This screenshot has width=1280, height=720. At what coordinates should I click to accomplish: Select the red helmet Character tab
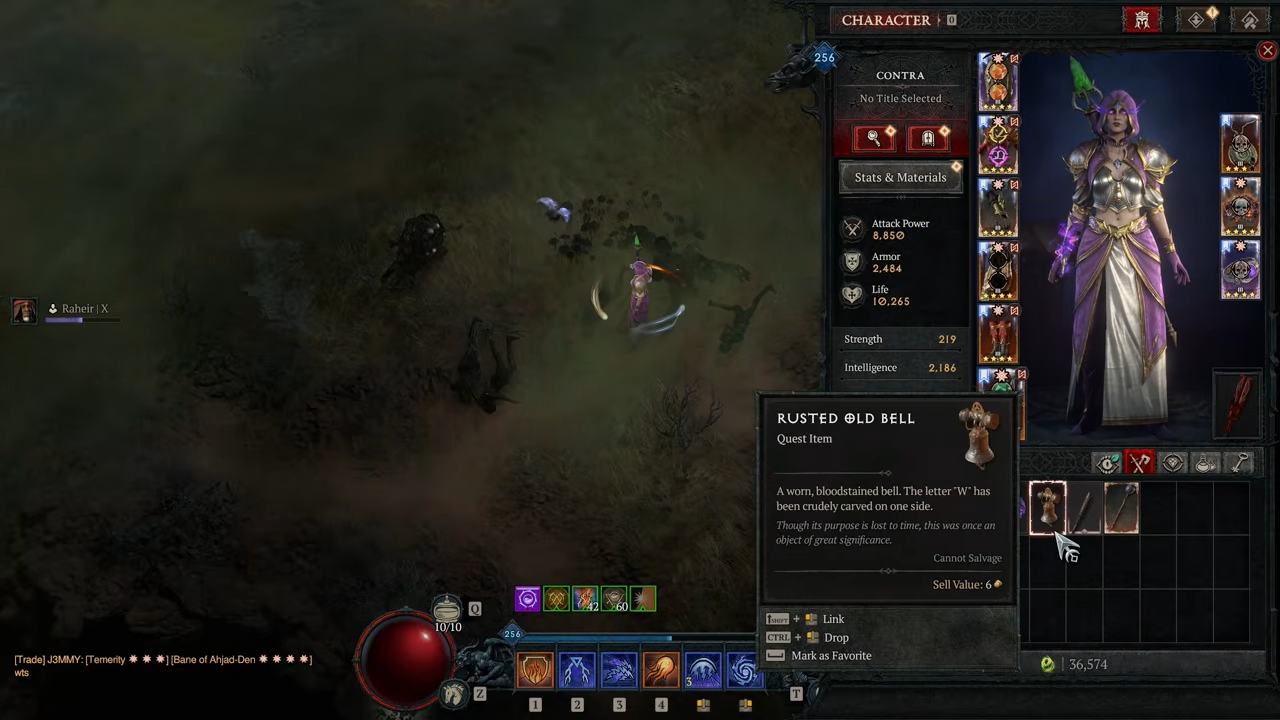1141,20
